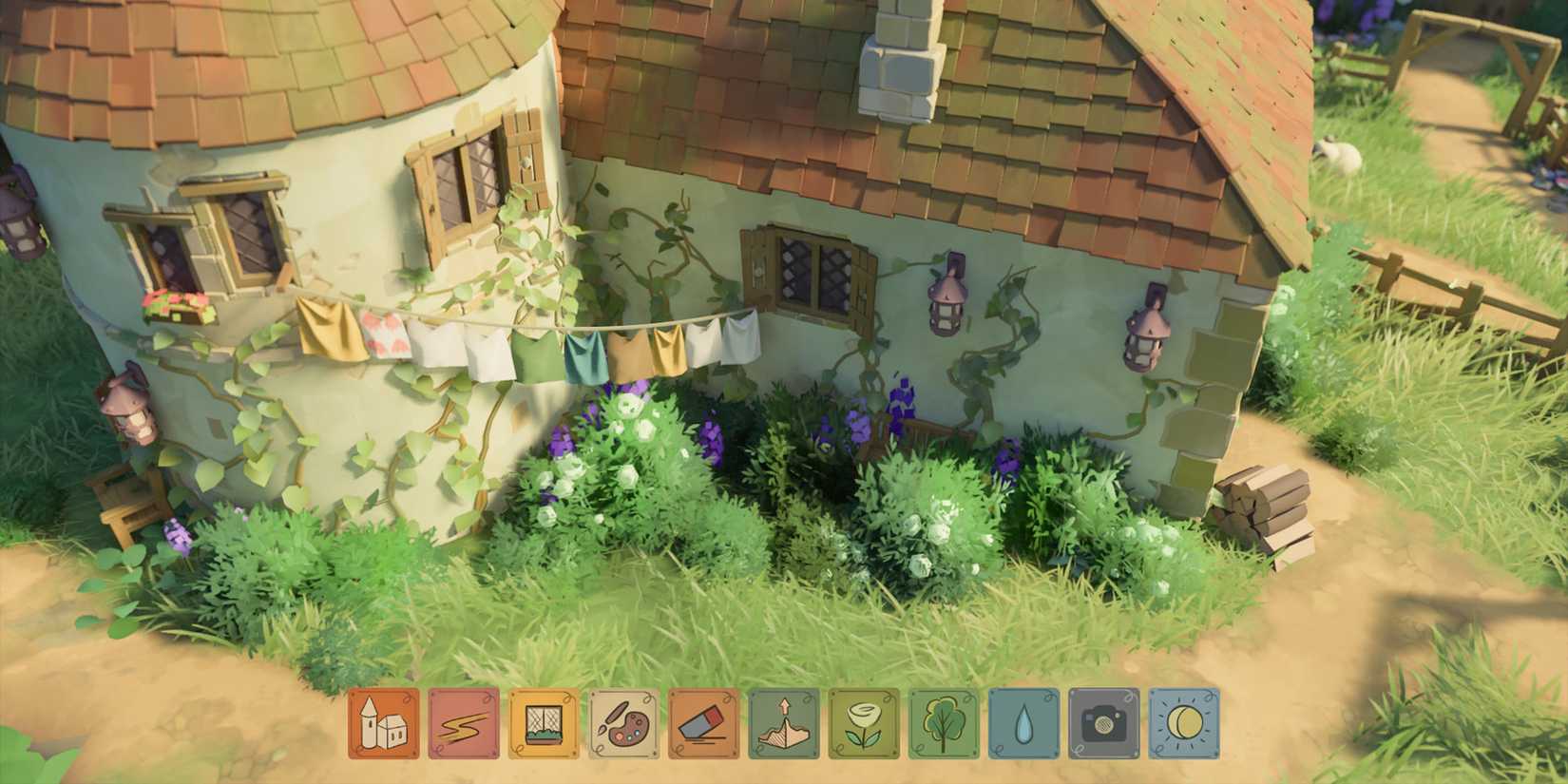The width and height of the screenshot is (1568, 784).
Task: Select the Terrain sculpting tool
Action: pos(784,722)
